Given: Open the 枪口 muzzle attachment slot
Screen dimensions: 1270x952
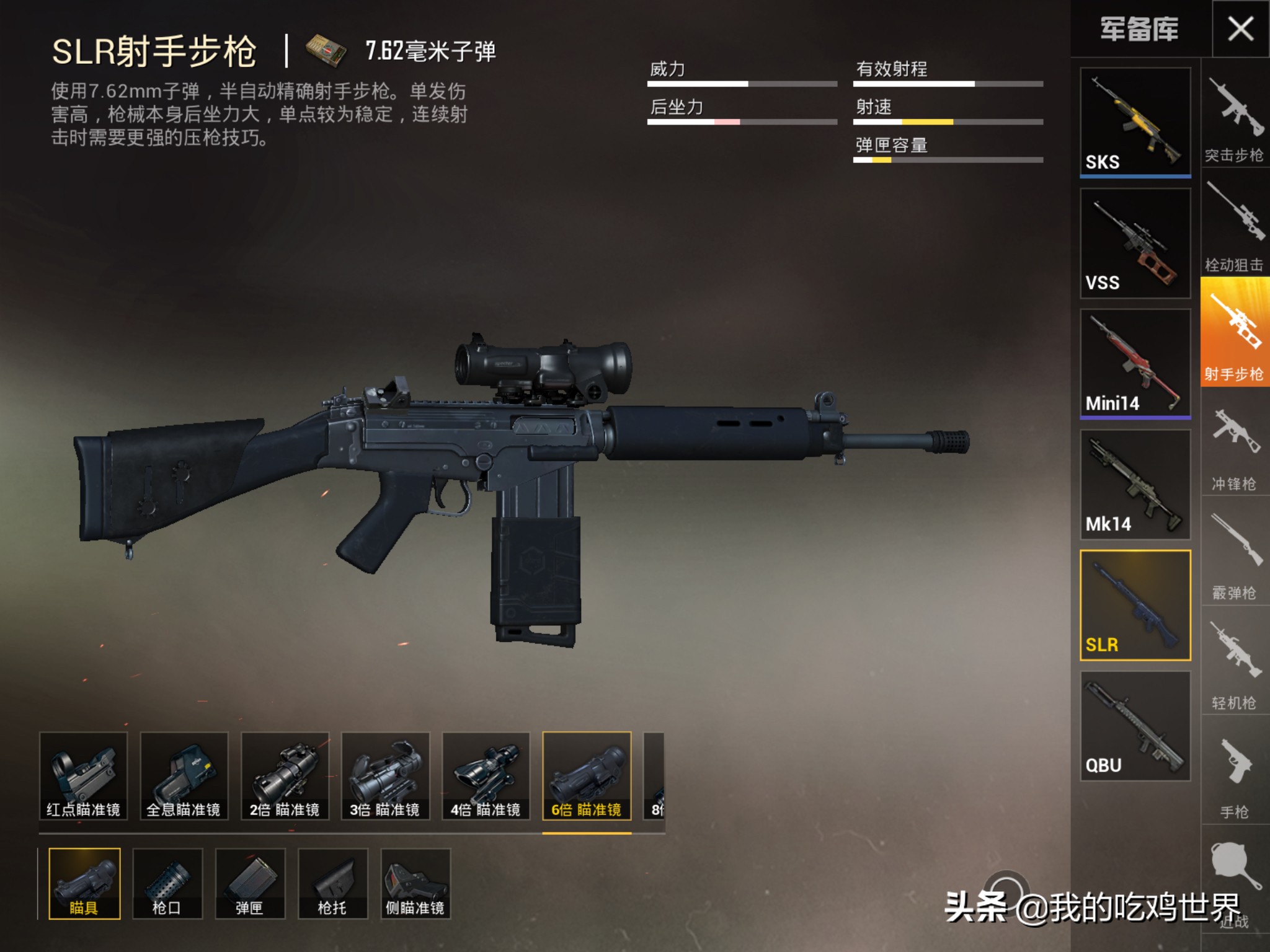Looking at the screenshot, I should (x=167, y=883).
